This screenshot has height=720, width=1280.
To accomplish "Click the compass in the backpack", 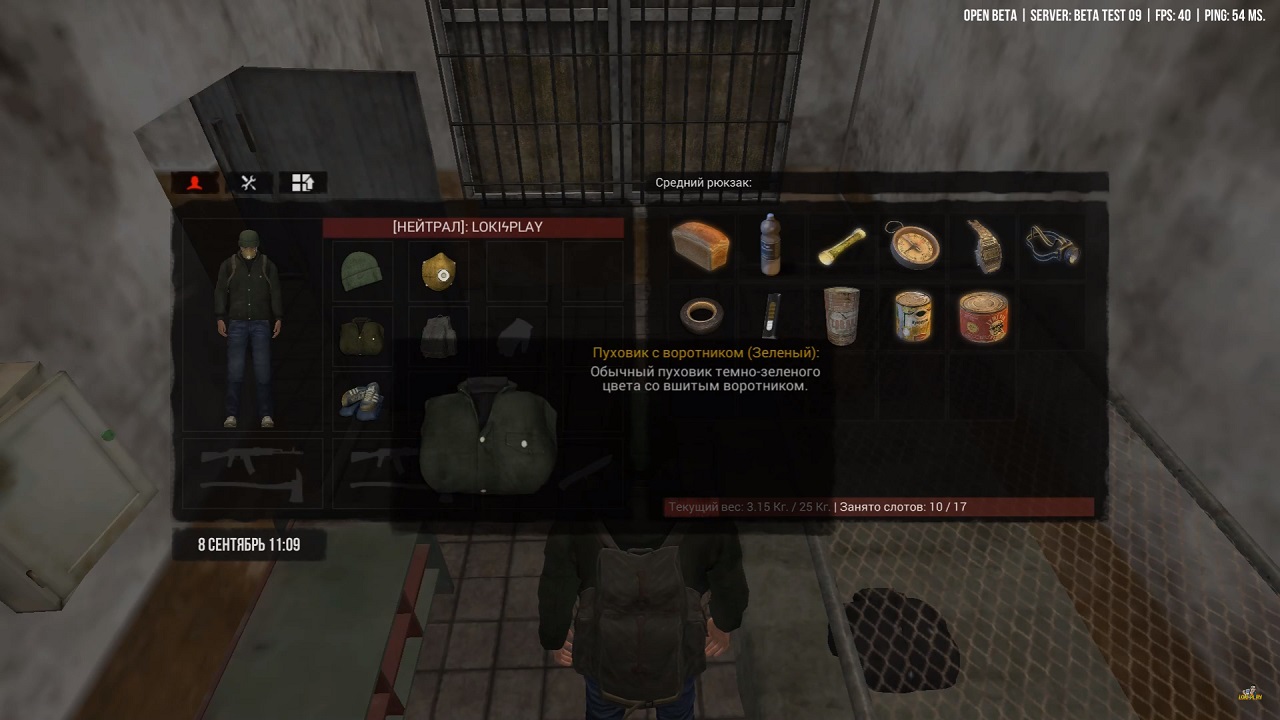I will [913, 245].
